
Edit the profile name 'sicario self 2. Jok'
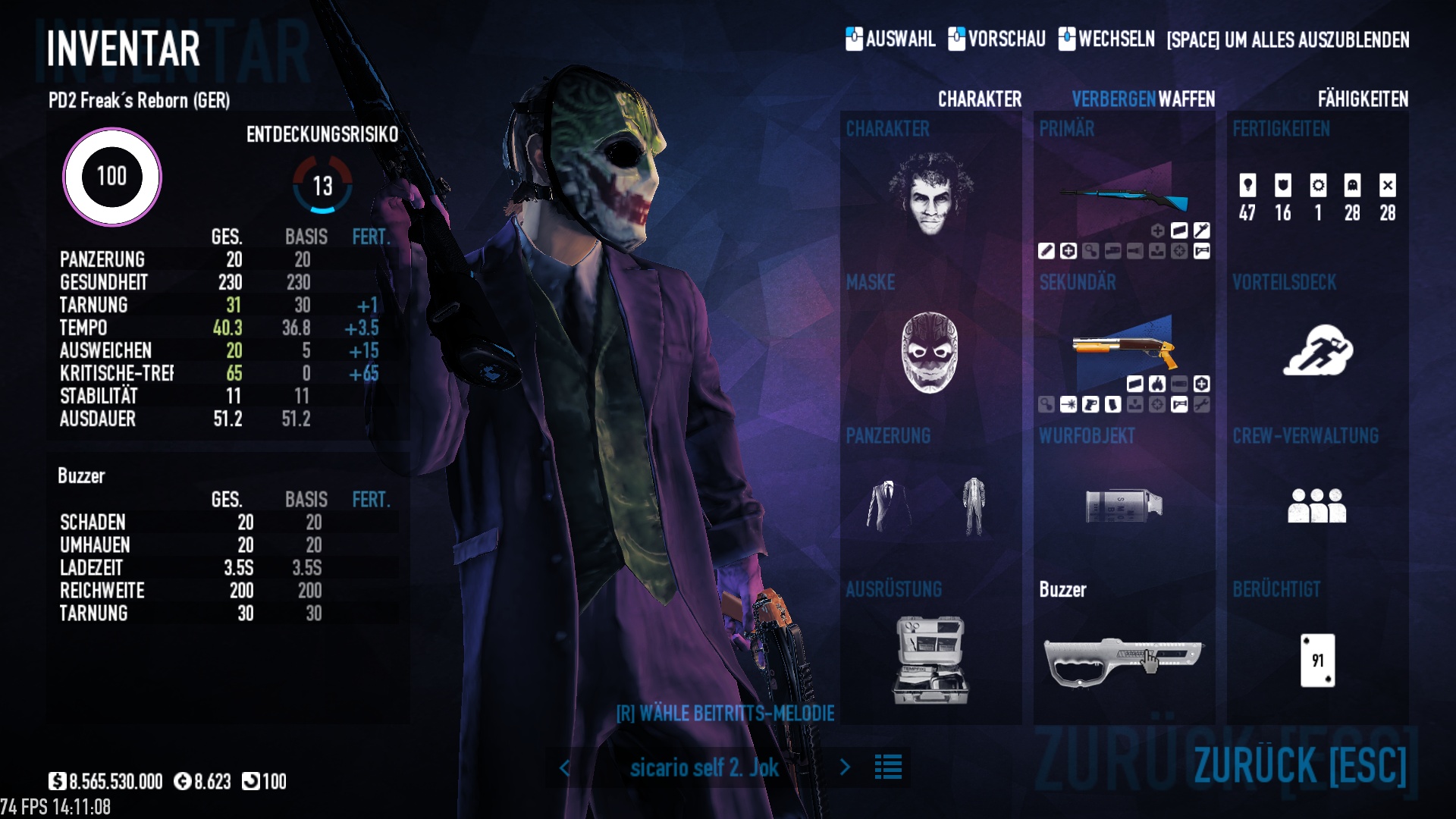(704, 767)
